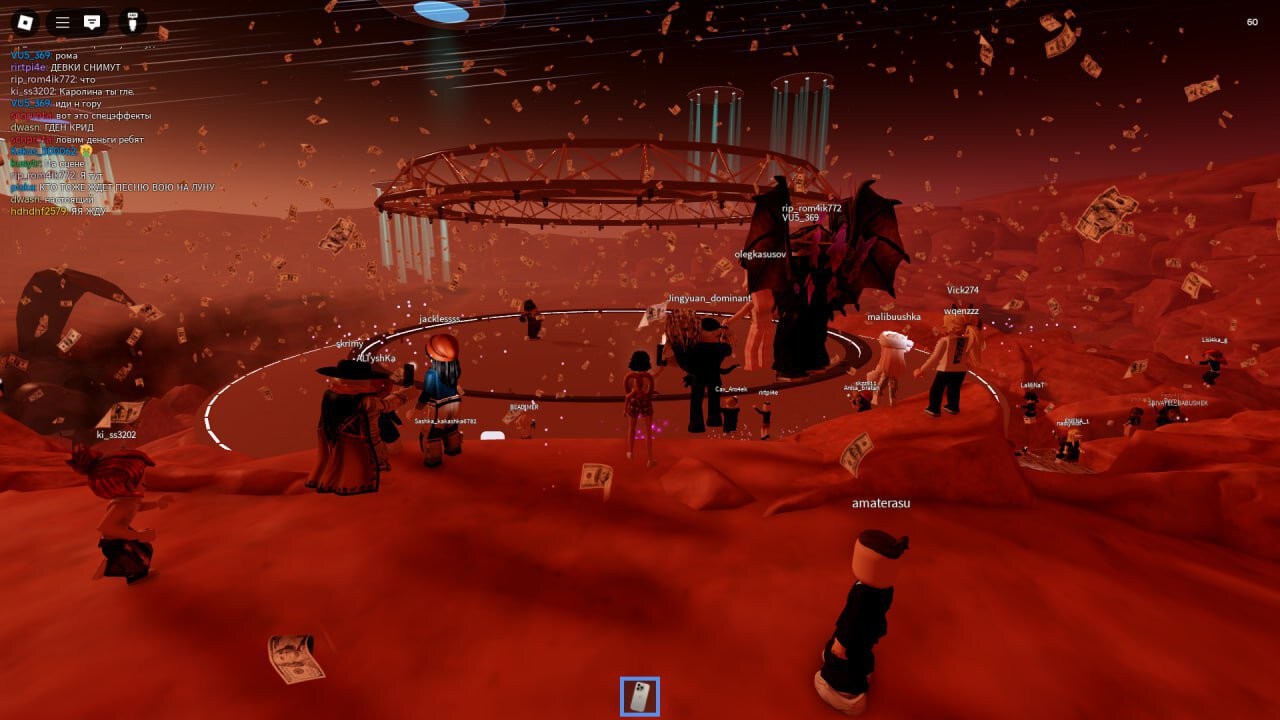This screenshot has height=720, width=1280.
Task: Click the flashlight-shaped icon in top bar
Action: click(132, 22)
